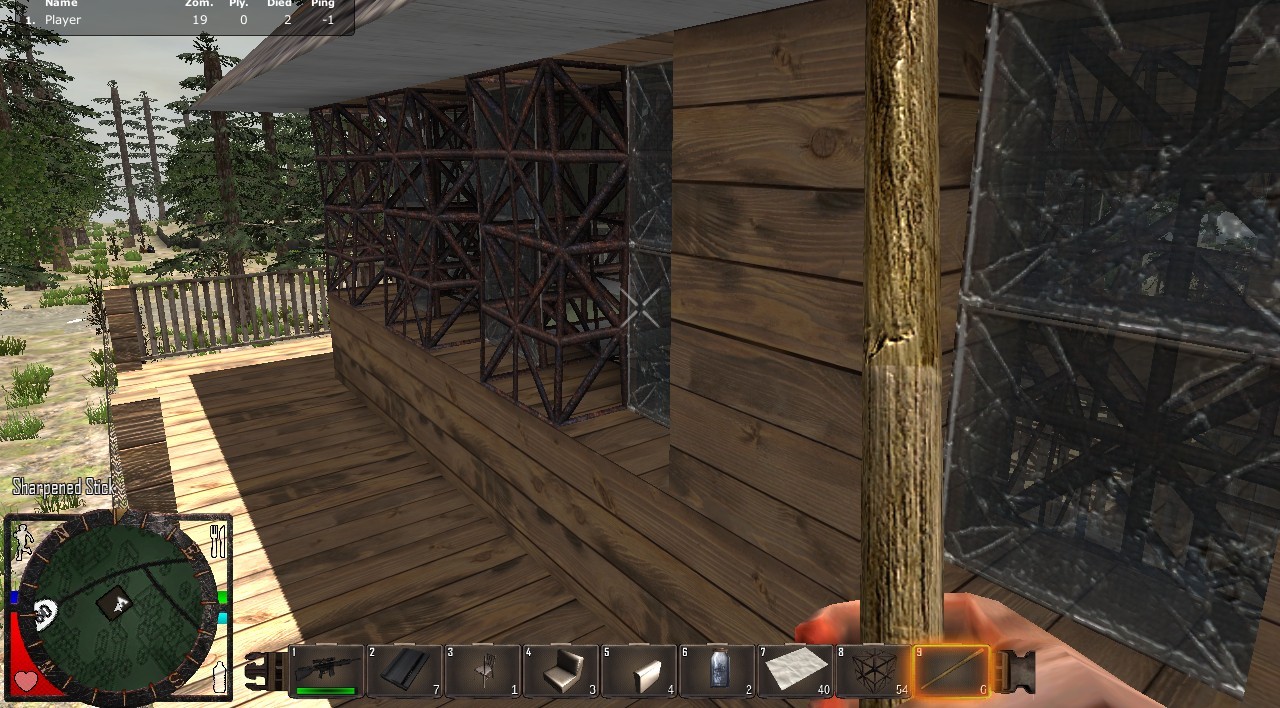This screenshot has width=1280, height=708.
Task: Pick the white block in slot 5
Action: pyautogui.click(x=638, y=670)
